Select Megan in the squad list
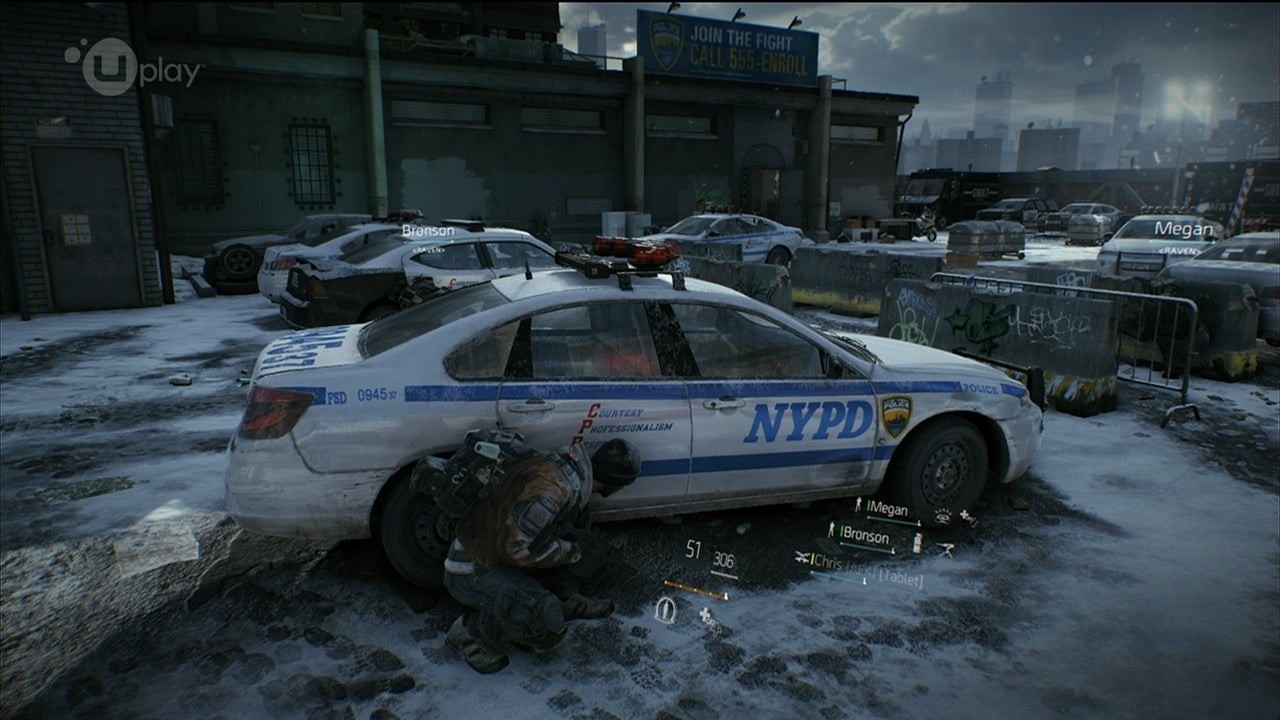Viewport: 1280px width, 720px height. 888,509
